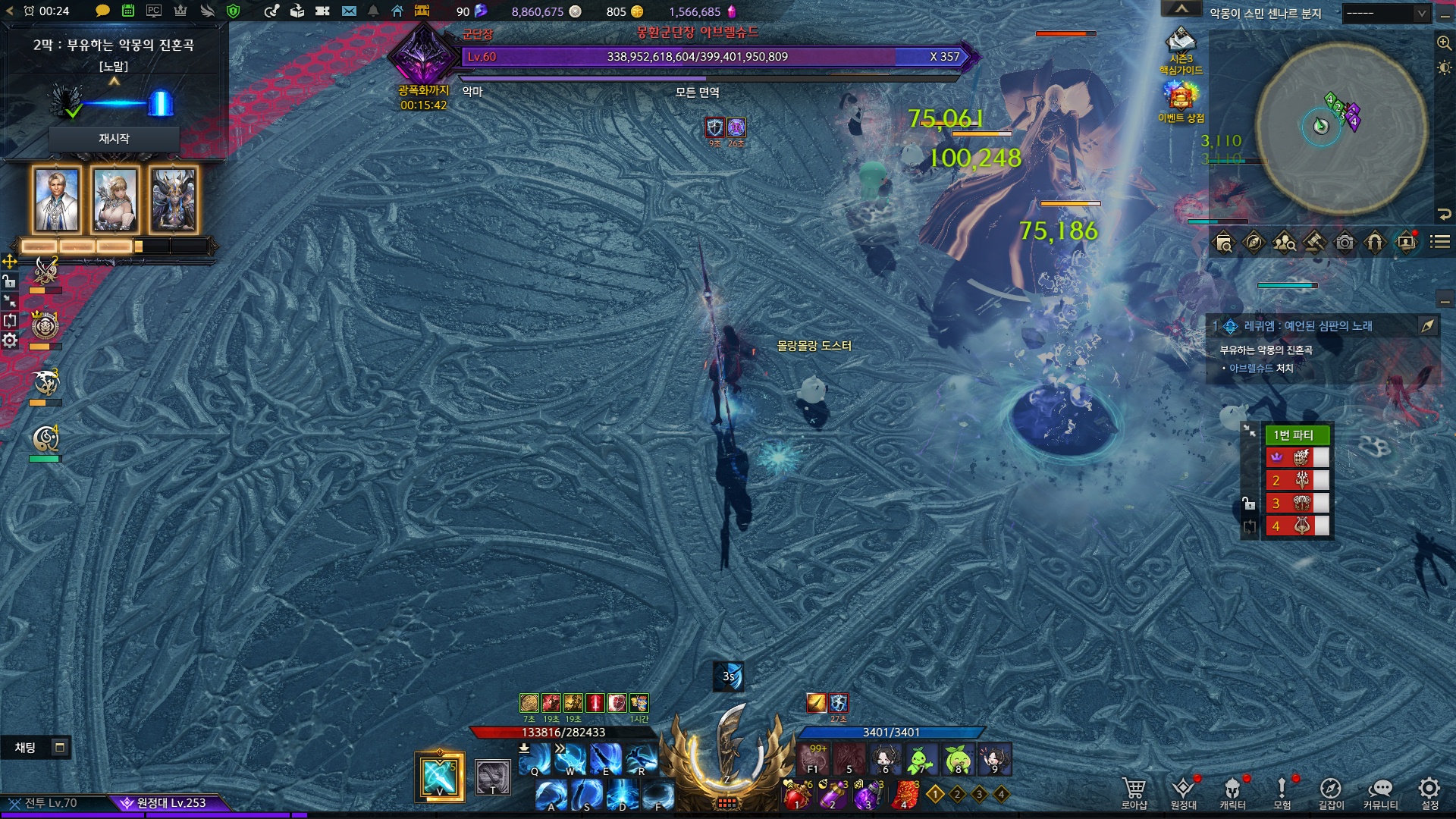Image resolution: width=1456 pixels, height=819 pixels.
Task: Open the 로아샵 shop menu
Action: tap(1134, 792)
